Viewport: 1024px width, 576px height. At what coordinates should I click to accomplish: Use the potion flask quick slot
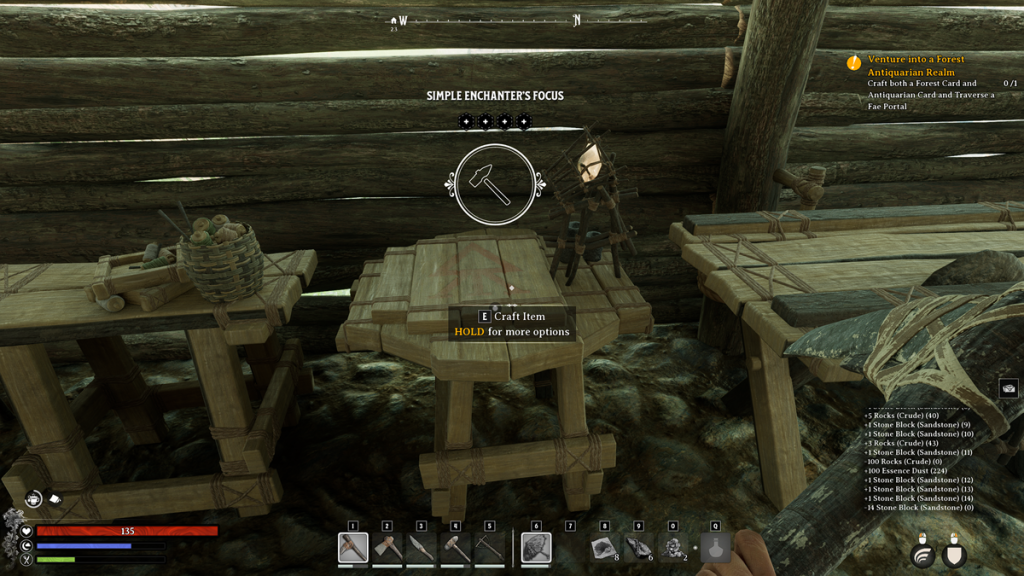(x=715, y=548)
